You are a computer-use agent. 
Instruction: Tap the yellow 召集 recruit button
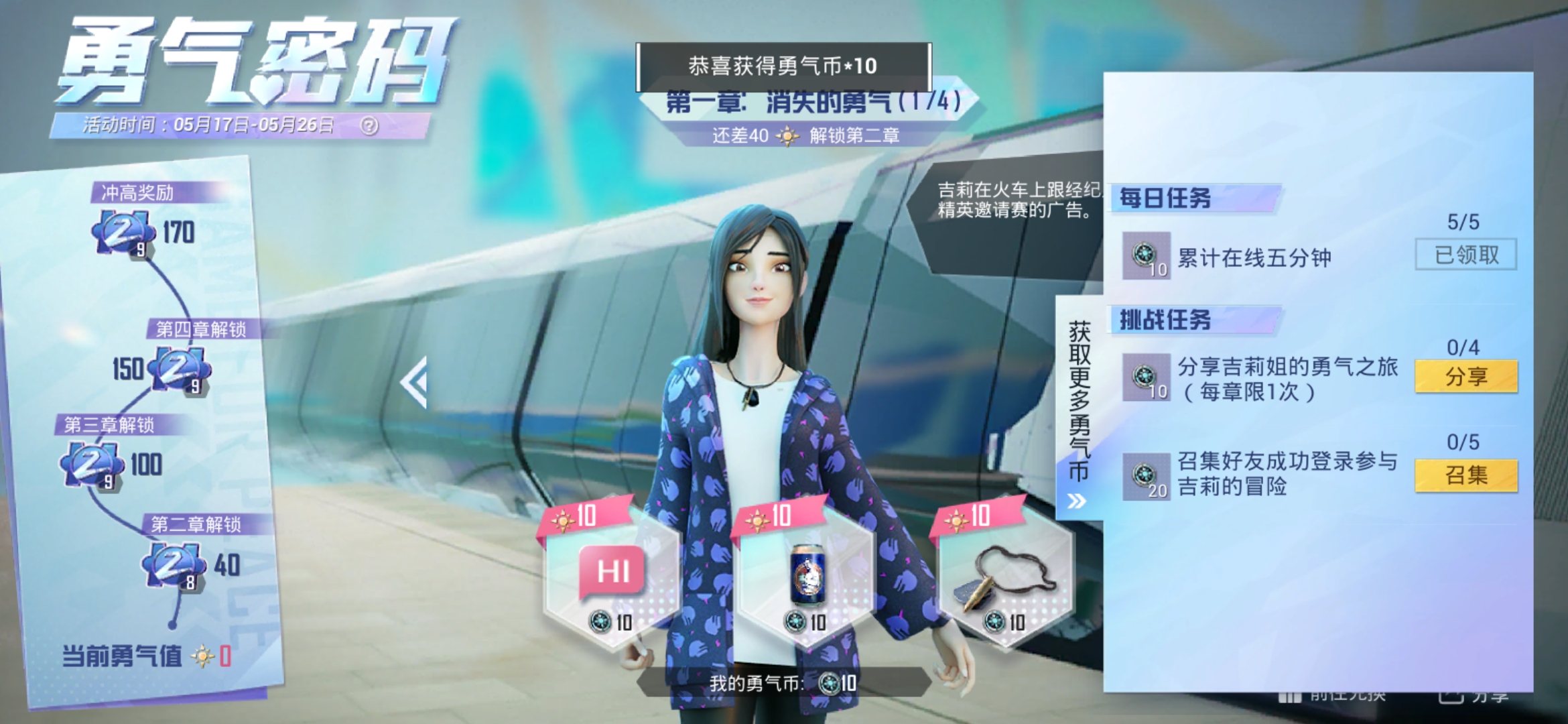click(x=1465, y=475)
